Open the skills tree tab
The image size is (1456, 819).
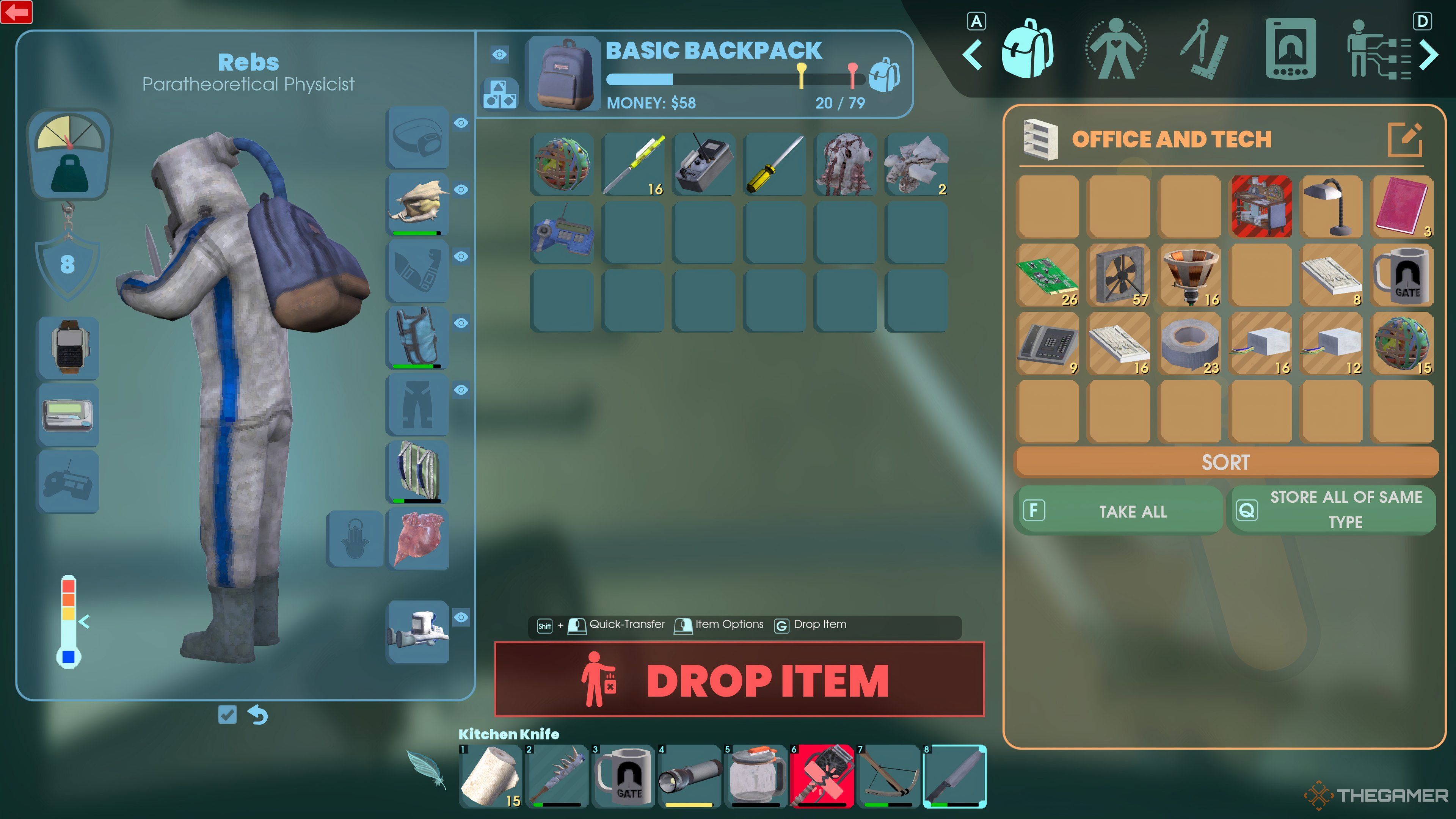point(1378,50)
